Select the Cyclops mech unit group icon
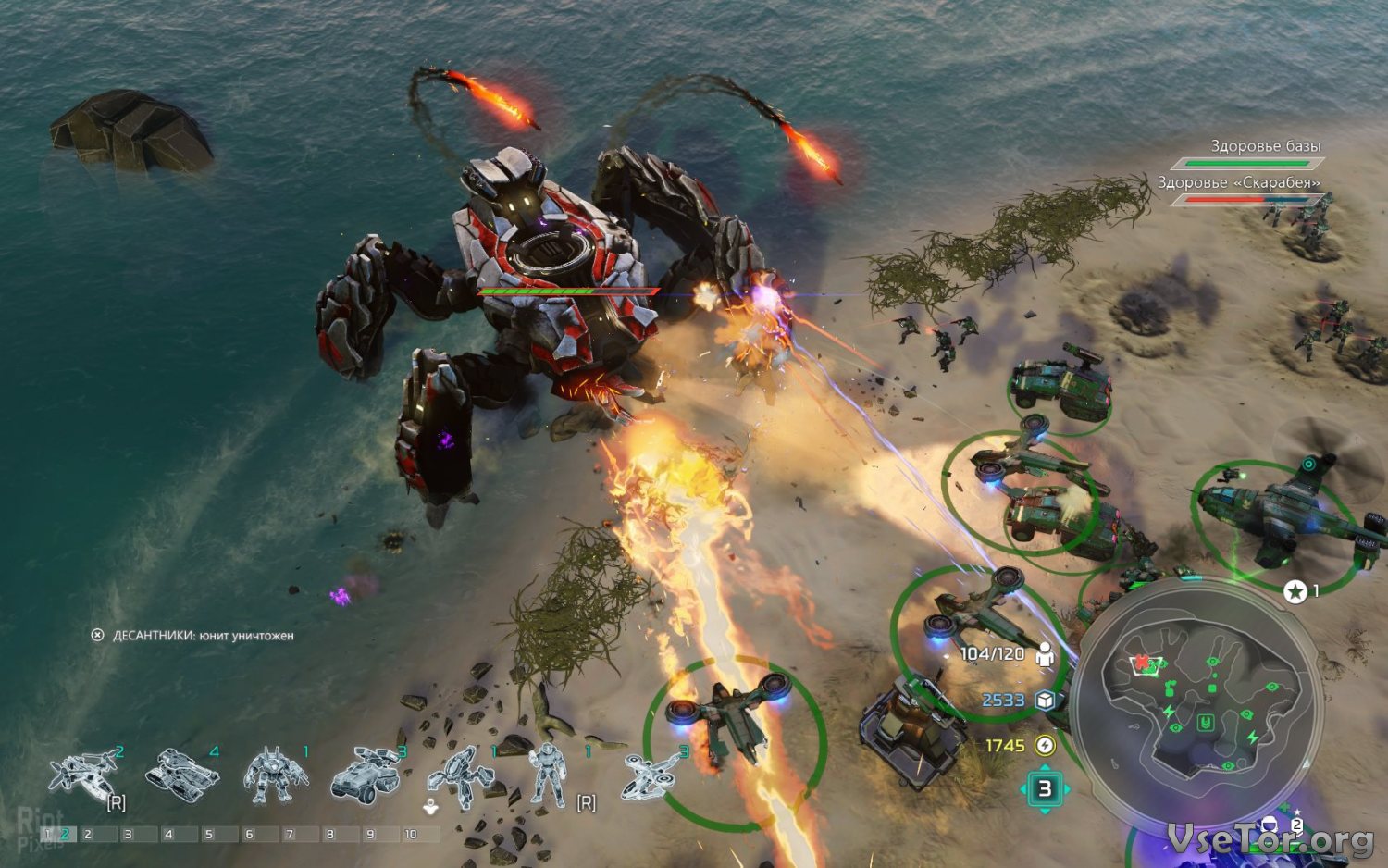Viewport: 1388px width, 868px height. [276, 775]
